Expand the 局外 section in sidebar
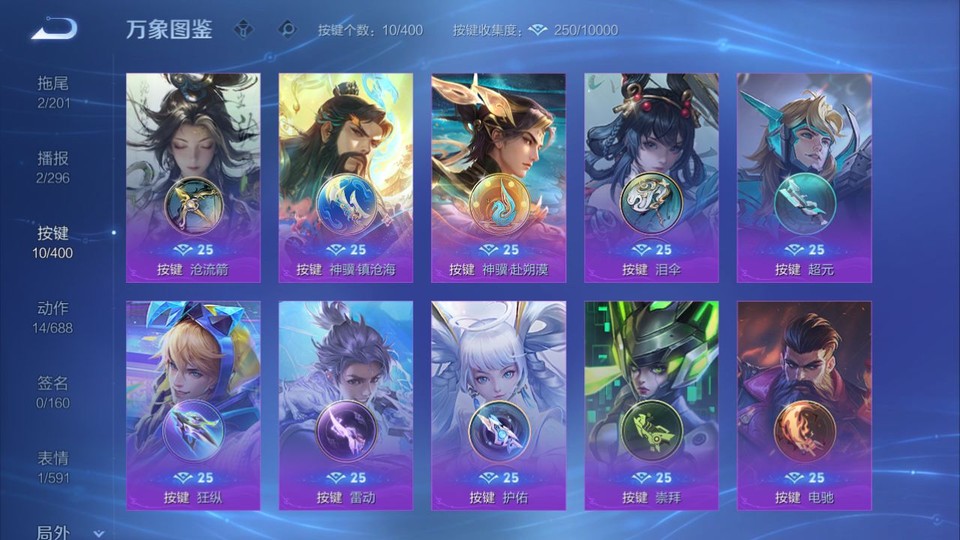Viewport: 960px width, 540px height. (60, 533)
